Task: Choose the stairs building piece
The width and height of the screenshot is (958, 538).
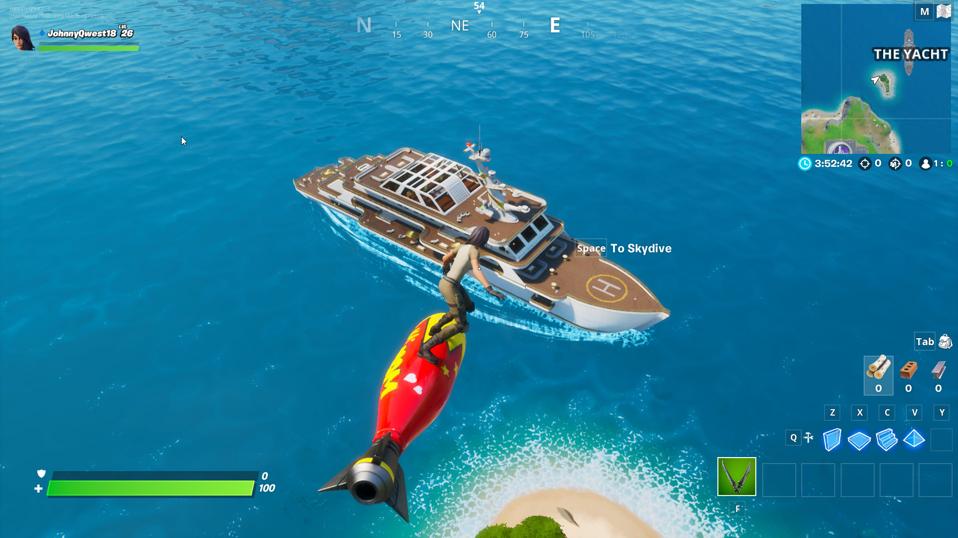Action: point(886,439)
